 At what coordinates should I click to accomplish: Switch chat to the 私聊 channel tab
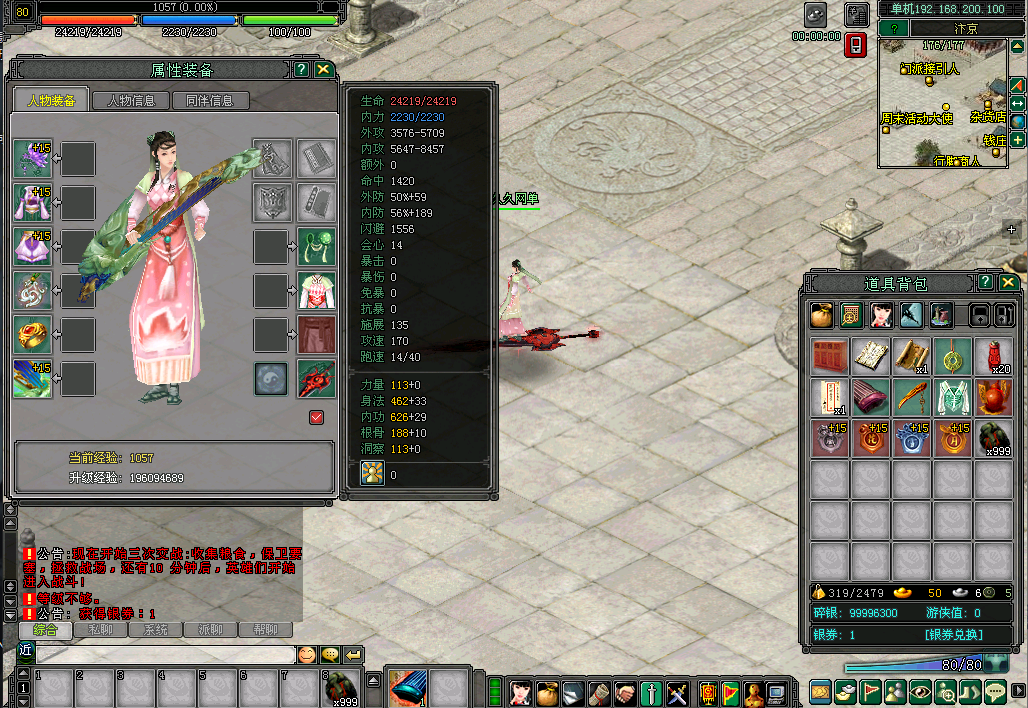tap(100, 630)
